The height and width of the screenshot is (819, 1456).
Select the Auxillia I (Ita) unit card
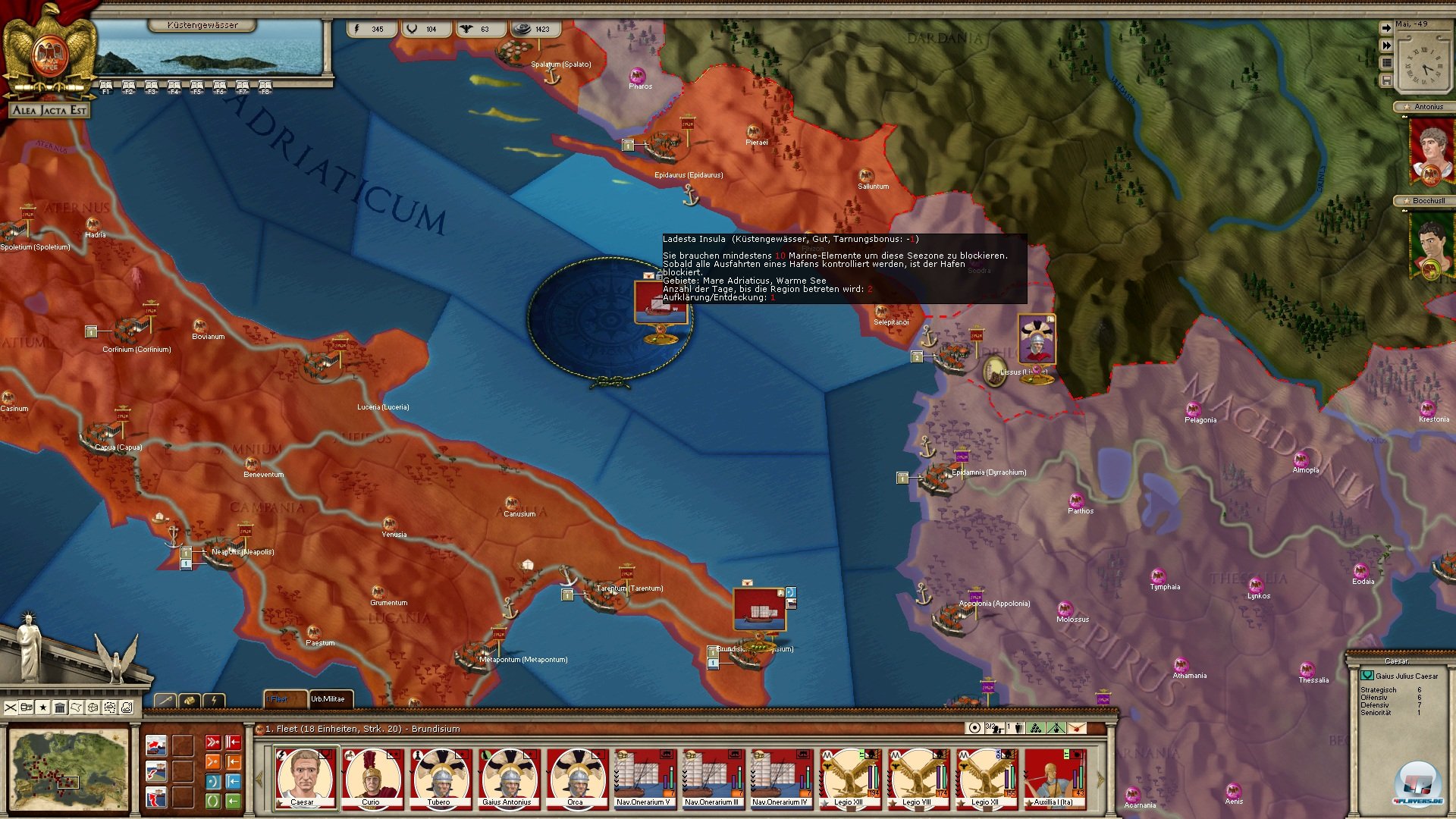tap(1054, 777)
